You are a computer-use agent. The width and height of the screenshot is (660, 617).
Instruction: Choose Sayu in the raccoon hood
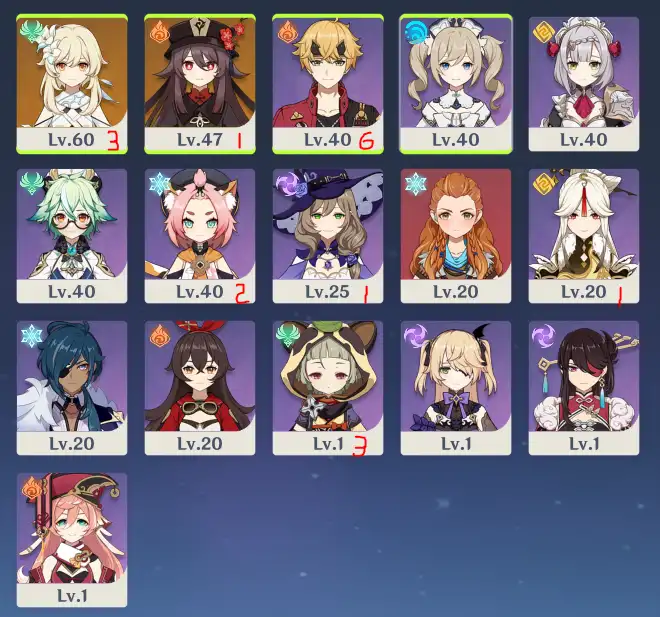[x=328, y=387]
